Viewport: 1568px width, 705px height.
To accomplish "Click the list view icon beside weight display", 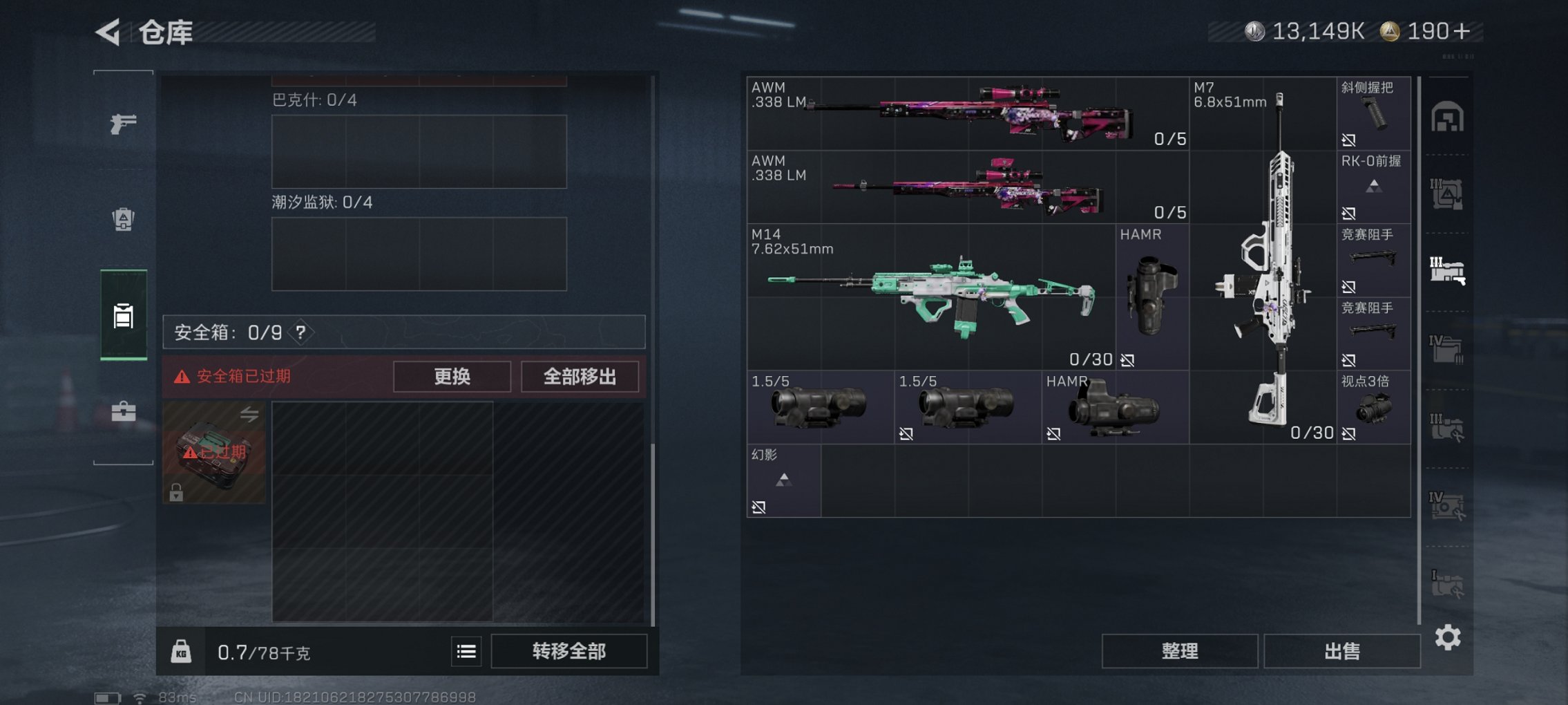I will 466,652.
